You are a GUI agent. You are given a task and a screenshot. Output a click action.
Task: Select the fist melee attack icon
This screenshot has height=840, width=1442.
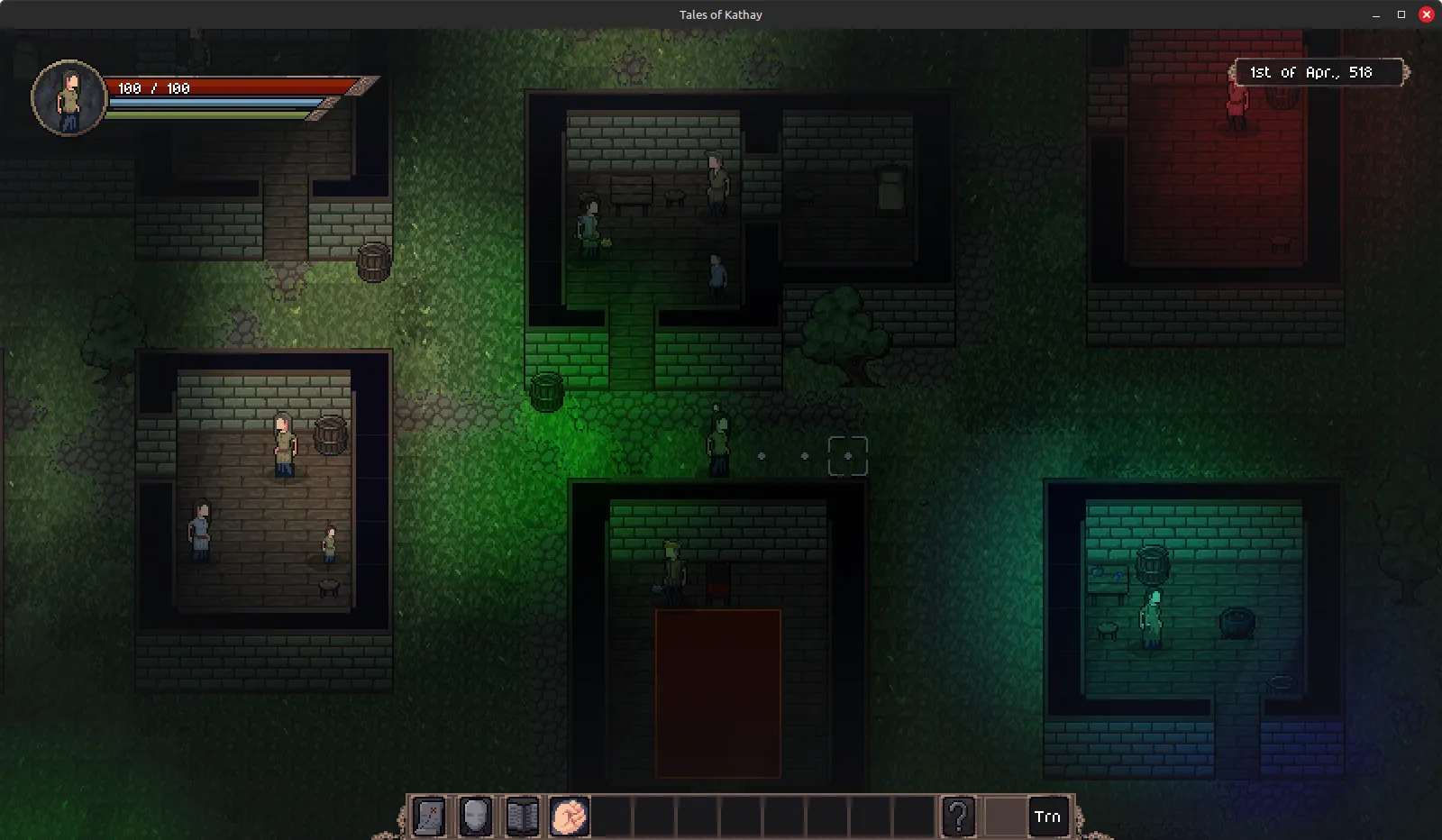pyautogui.click(x=568, y=817)
